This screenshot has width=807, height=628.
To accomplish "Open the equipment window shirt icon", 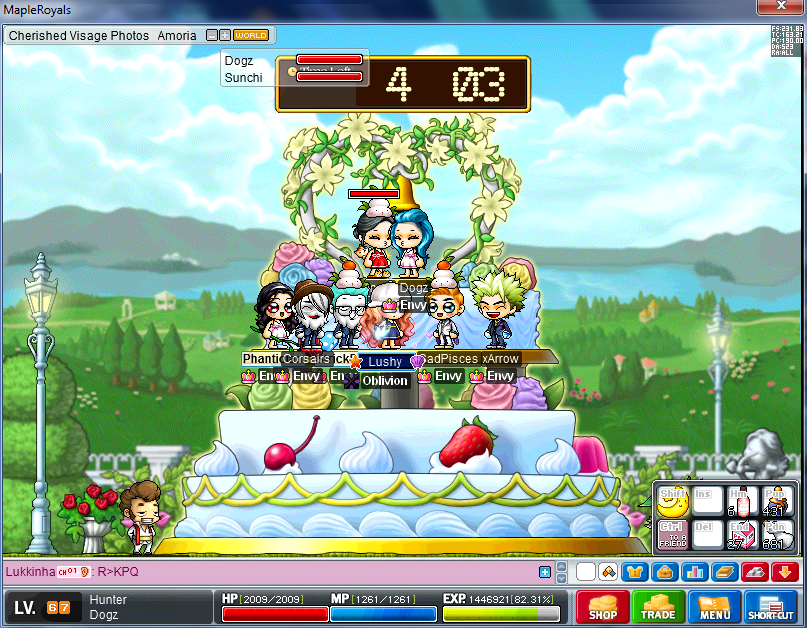I will [x=634, y=572].
